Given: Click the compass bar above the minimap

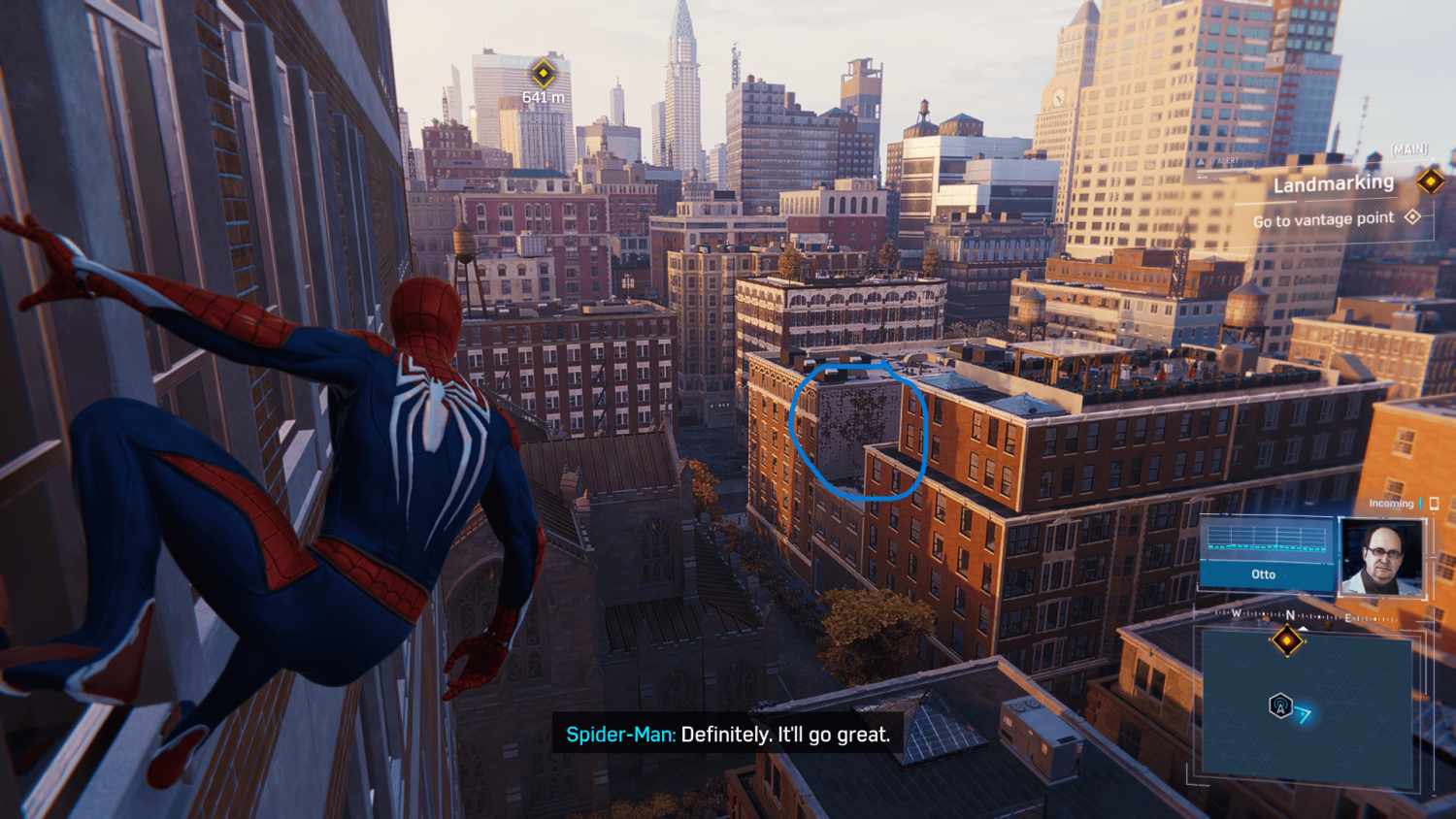Looking at the screenshot, I should (x=1306, y=615).
